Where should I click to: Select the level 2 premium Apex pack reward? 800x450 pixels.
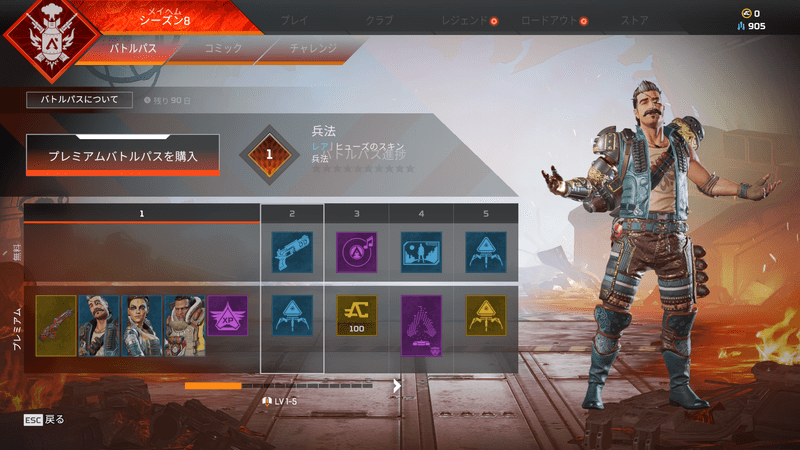point(292,315)
